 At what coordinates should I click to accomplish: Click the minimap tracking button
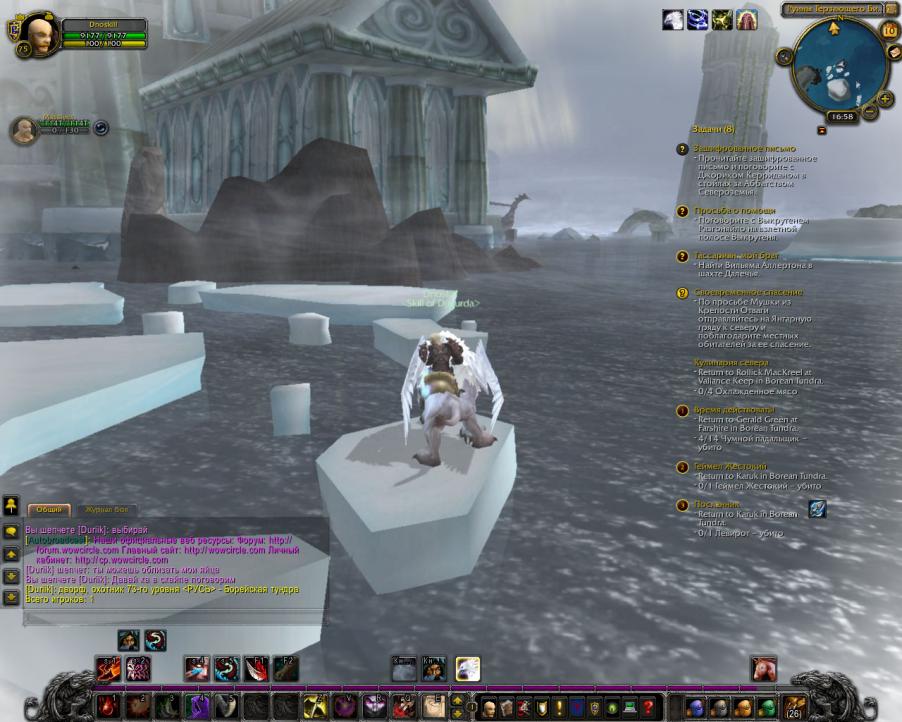785,56
